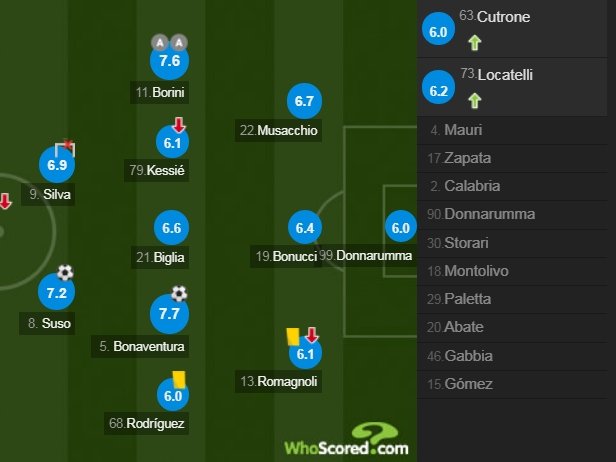Open Musacchio's player marker on the pitch

[x=305, y=101]
